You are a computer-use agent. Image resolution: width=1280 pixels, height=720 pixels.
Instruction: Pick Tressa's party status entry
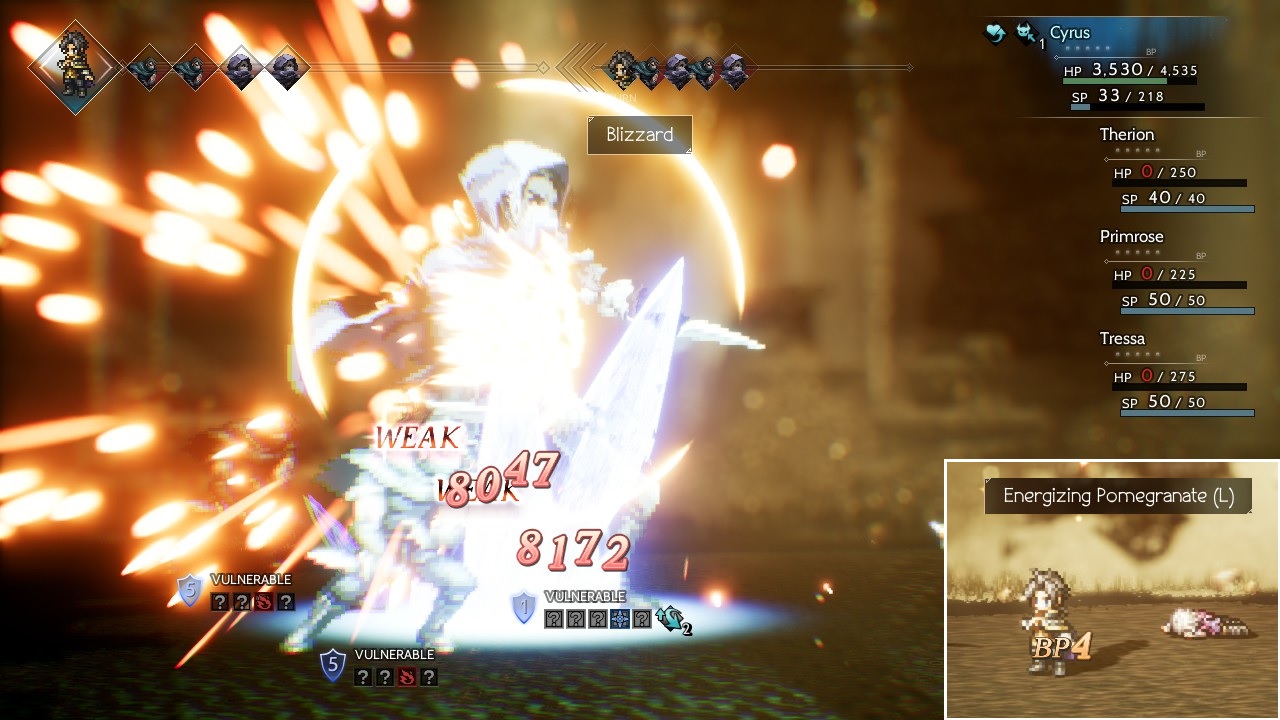coord(1122,339)
